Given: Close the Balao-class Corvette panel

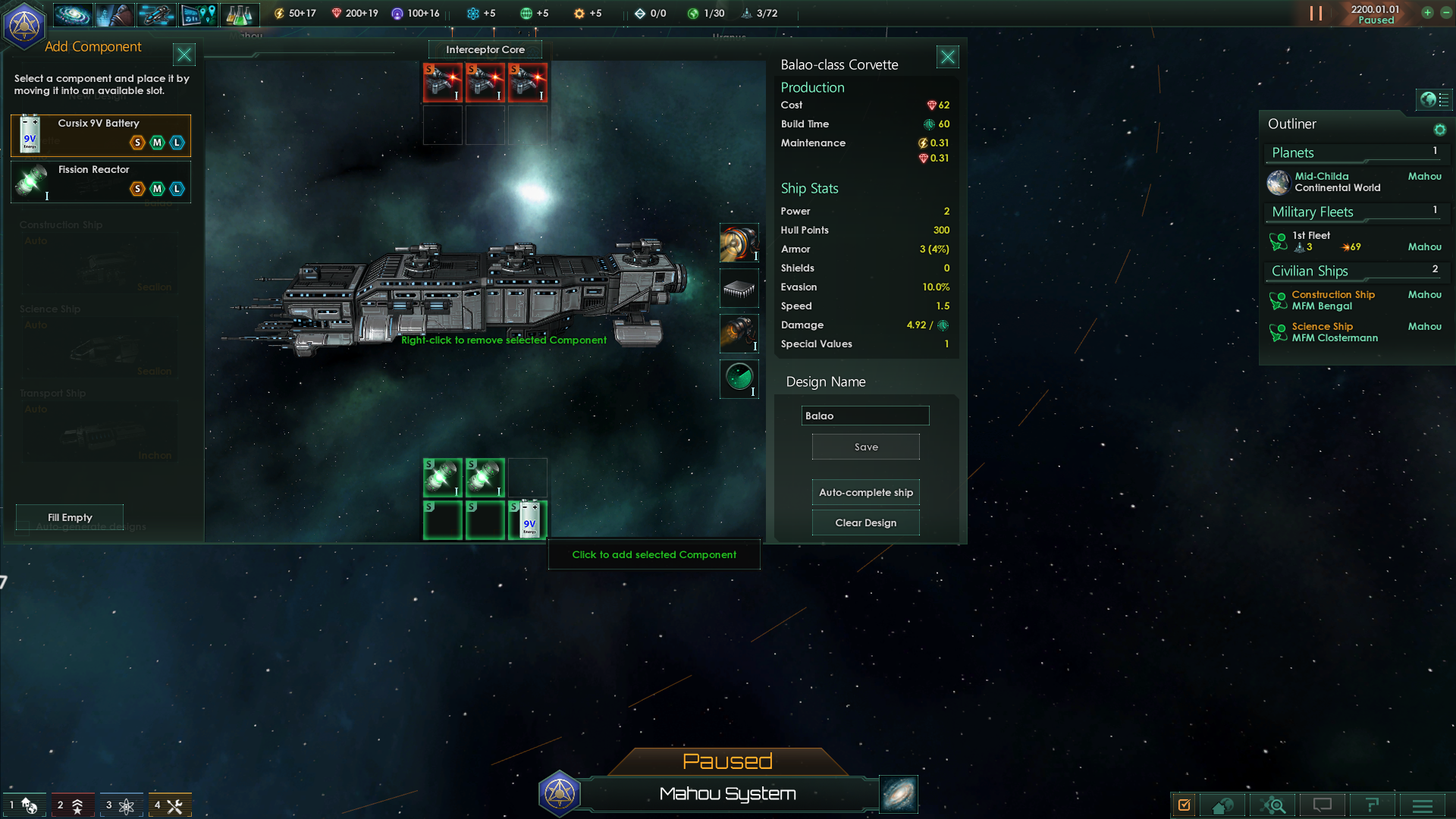Looking at the screenshot, I should [947, 57].
